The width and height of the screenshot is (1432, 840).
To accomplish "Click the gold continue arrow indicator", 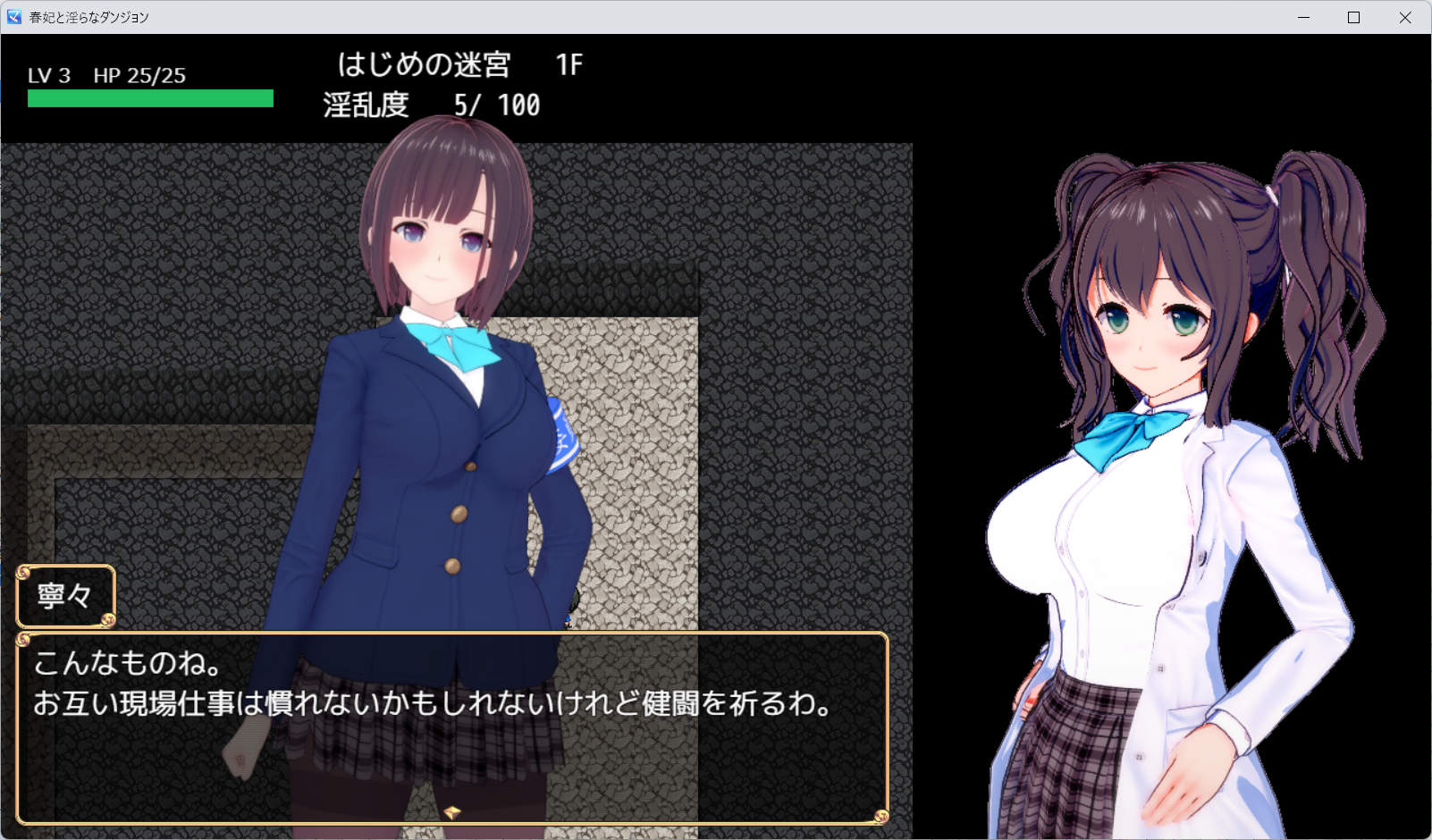I will 452,812.
